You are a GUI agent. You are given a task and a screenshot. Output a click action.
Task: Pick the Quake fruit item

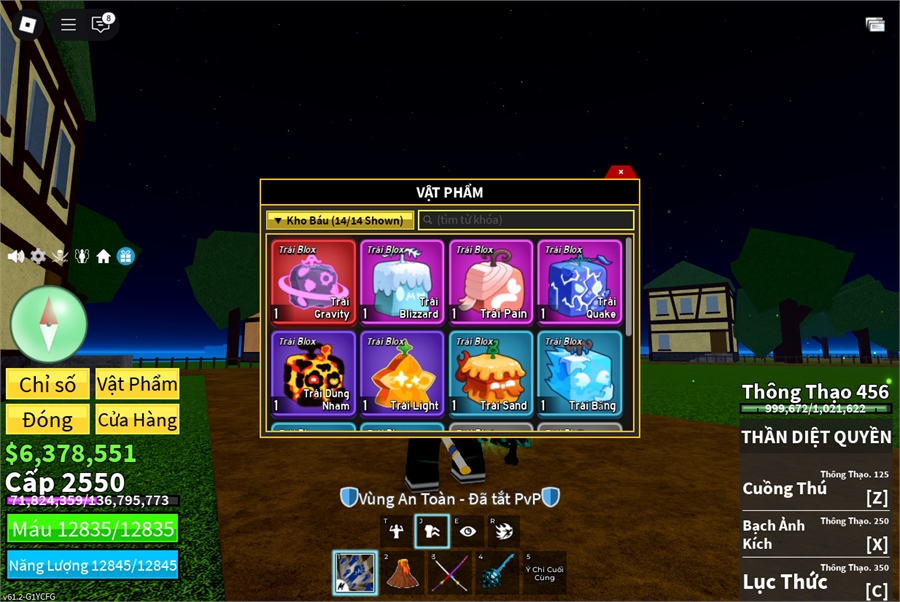(x=579, y=282)
